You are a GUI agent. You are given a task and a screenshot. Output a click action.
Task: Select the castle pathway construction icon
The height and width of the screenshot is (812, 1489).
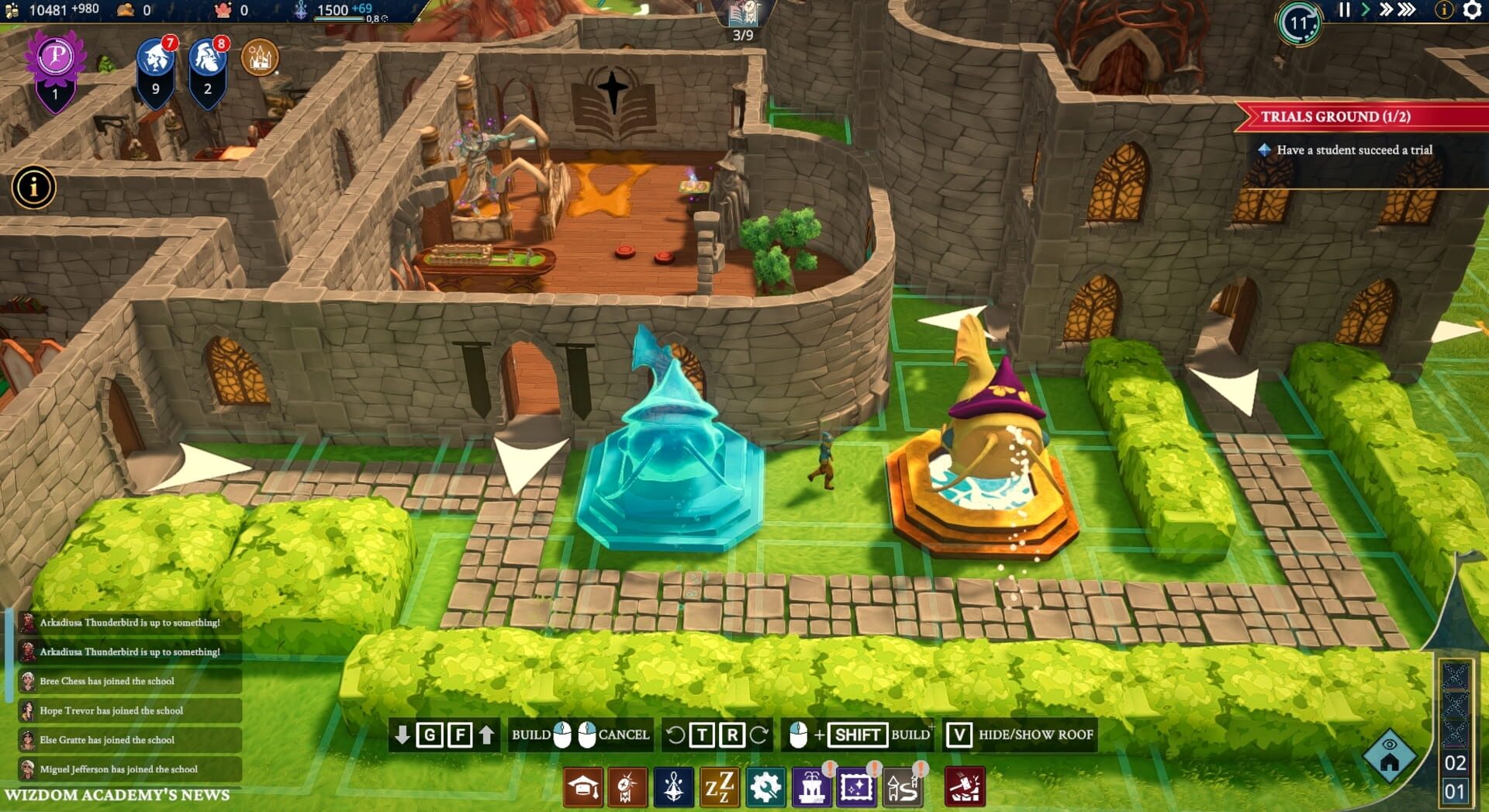[901, 786]
